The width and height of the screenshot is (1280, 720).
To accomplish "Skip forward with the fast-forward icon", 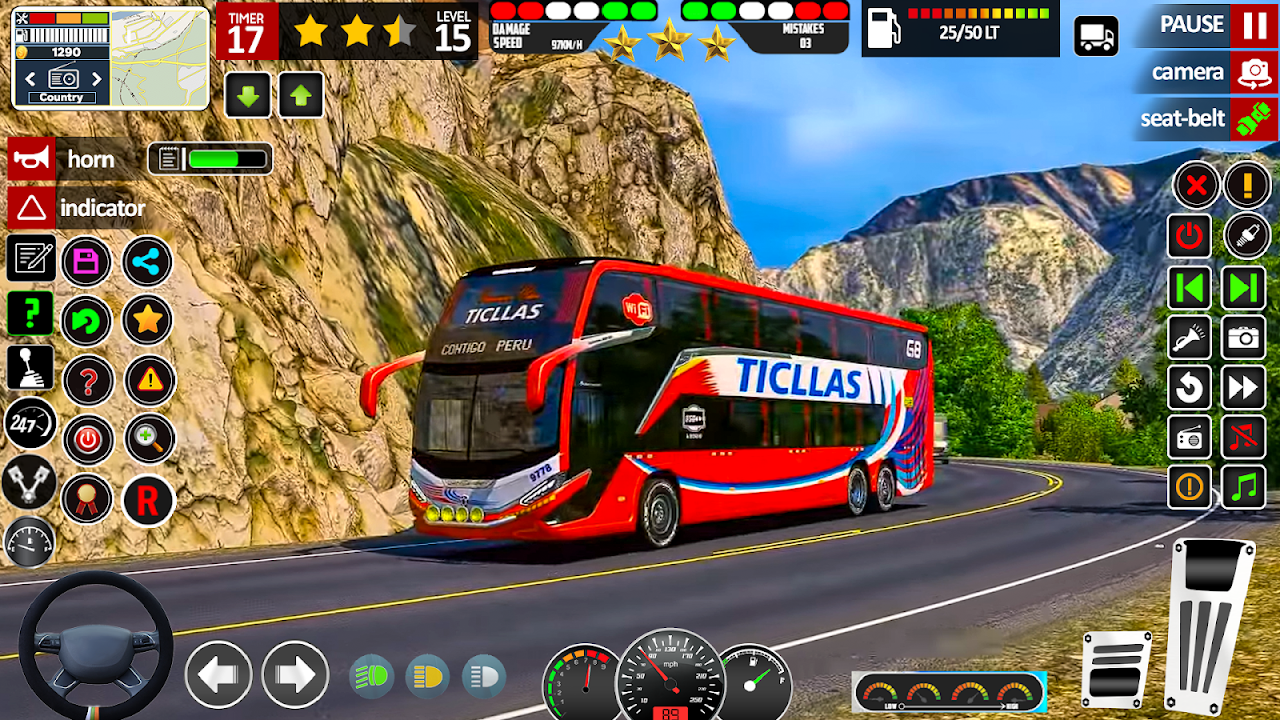I will click(x=1243, y=387).
